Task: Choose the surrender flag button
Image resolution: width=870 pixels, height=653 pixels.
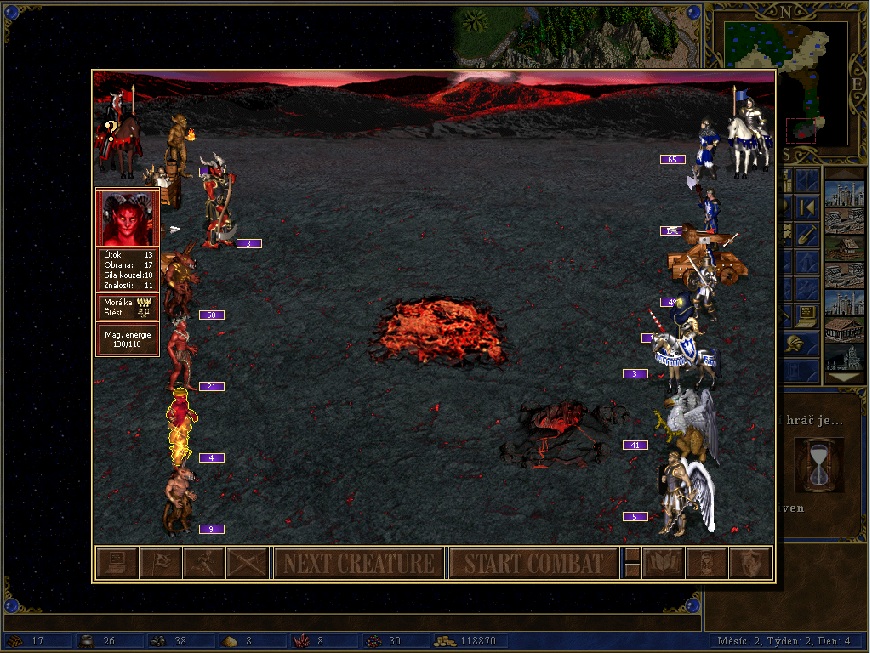Action: pos(160,563)
